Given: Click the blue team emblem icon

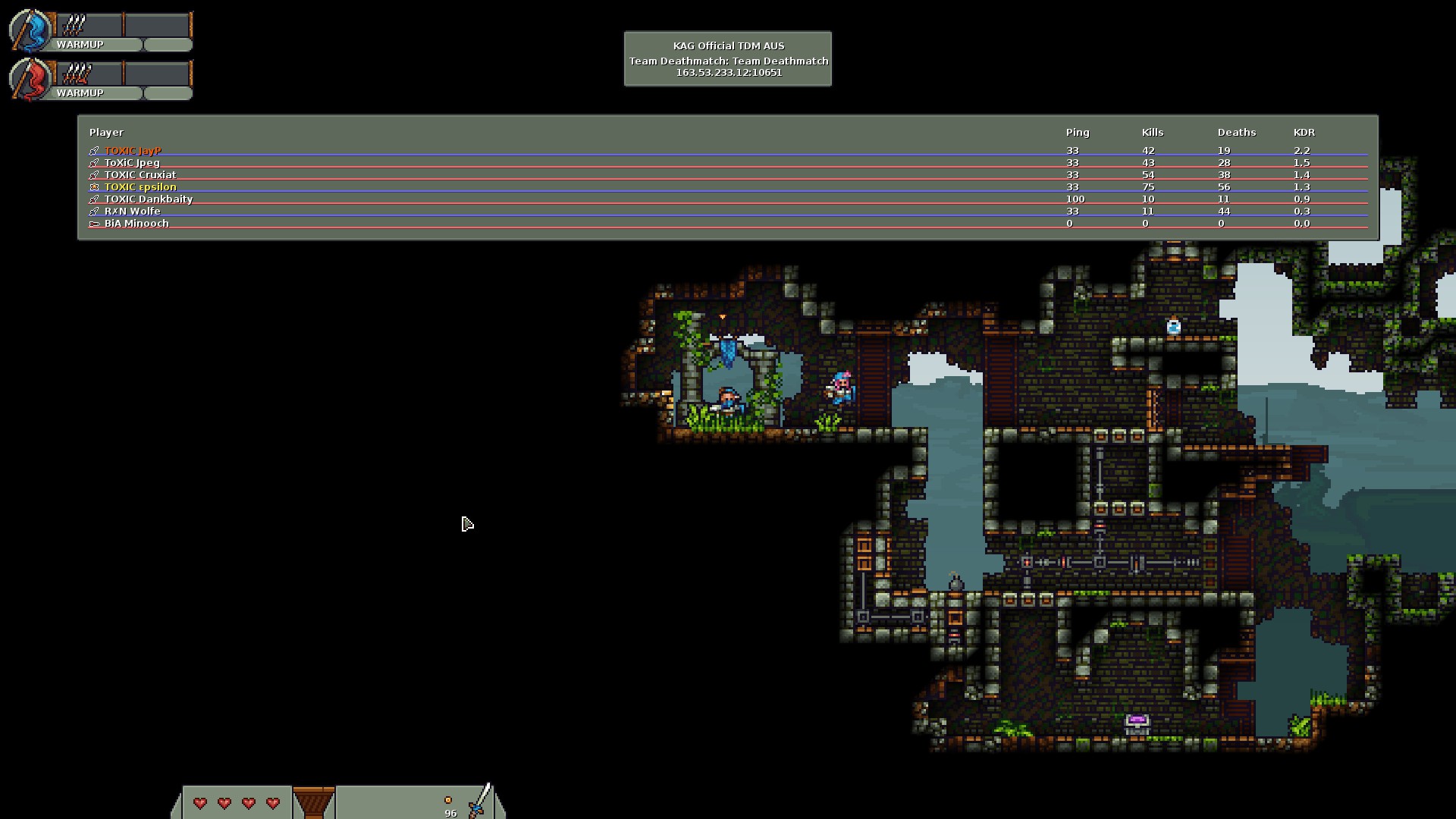Looking at the screenshot, I should 30,30.
